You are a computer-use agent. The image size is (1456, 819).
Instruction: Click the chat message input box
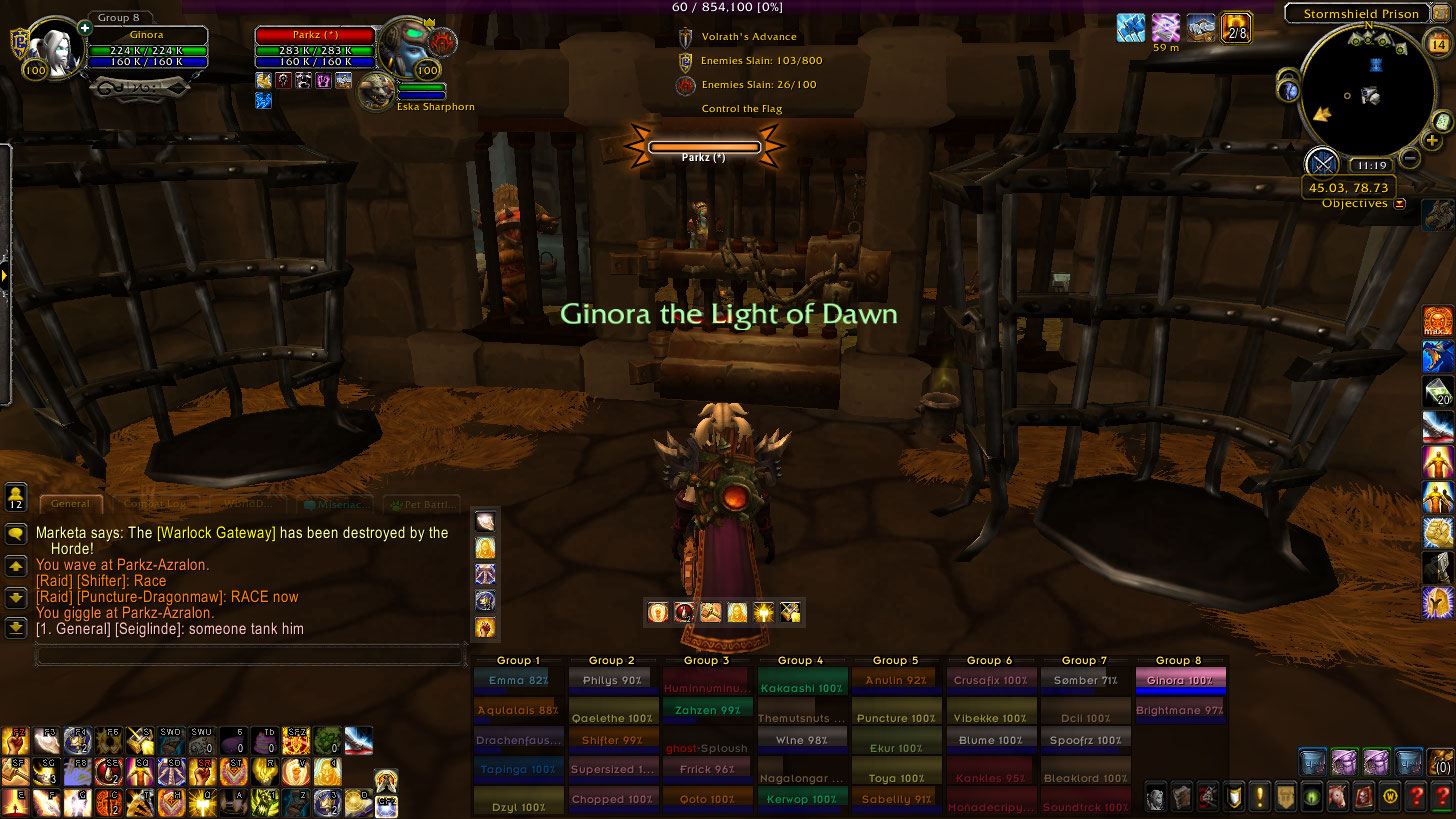click(x=250, y=655)
